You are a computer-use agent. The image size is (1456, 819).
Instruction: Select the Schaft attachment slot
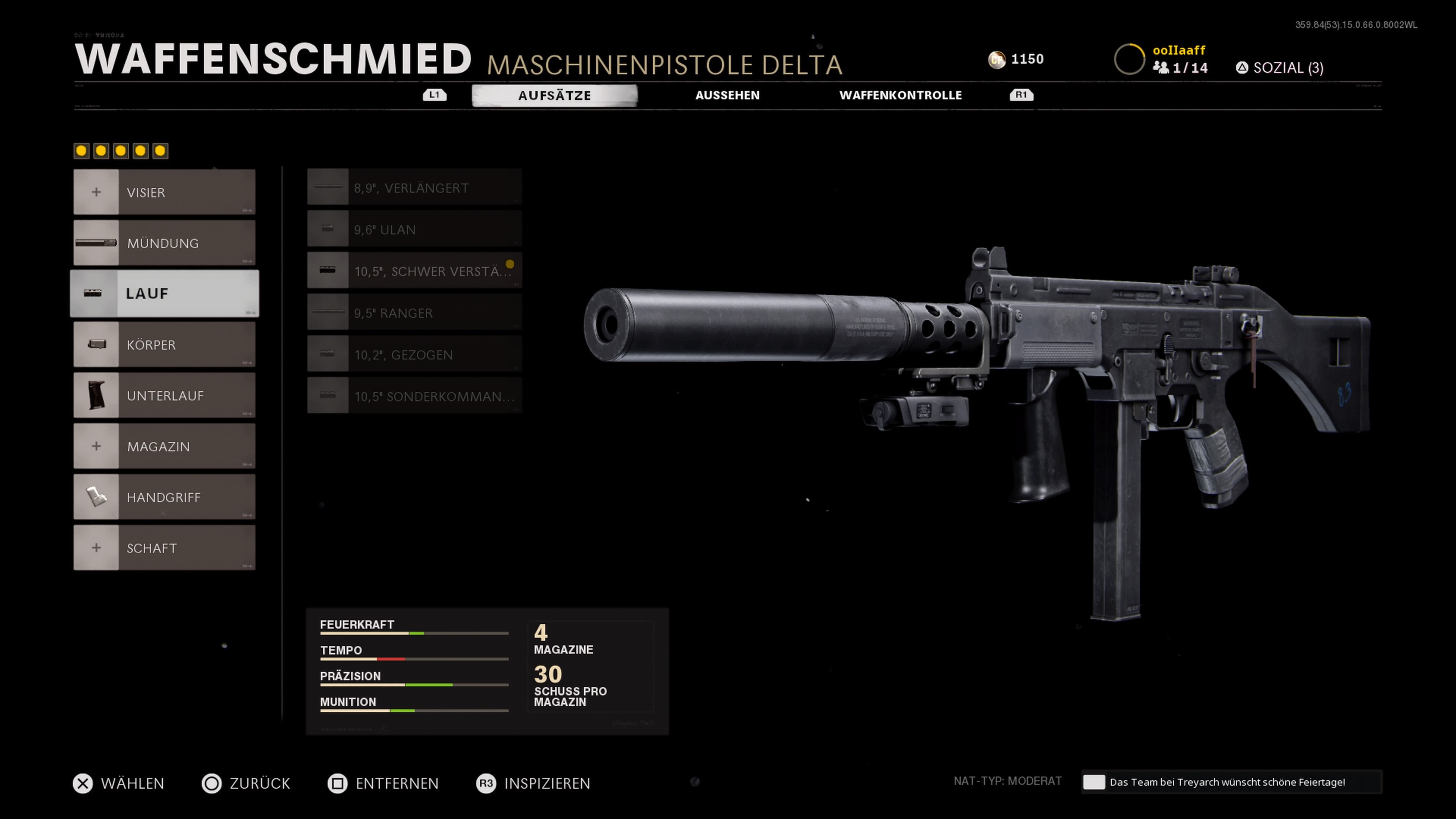point(165,548)
